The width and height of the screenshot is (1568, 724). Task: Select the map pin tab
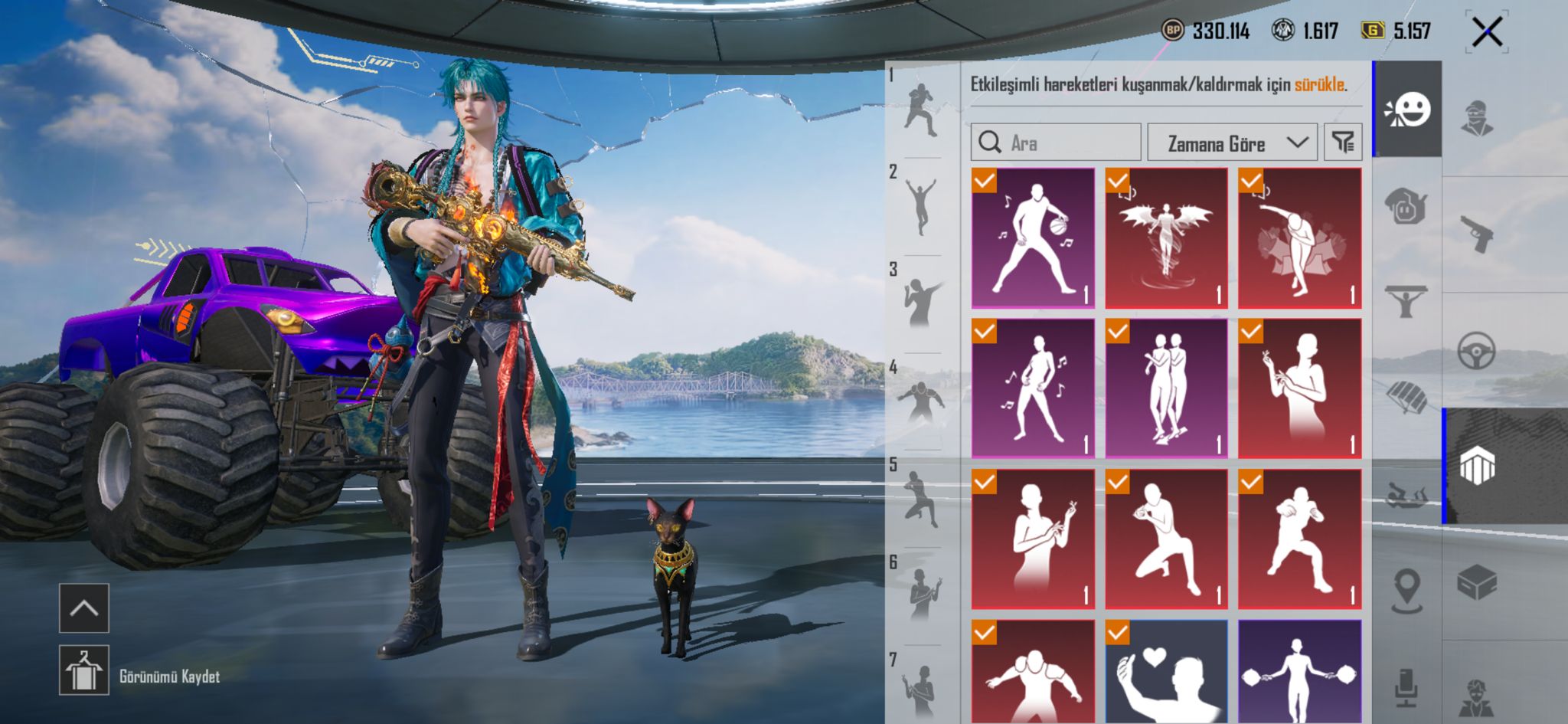[1406, 591]
